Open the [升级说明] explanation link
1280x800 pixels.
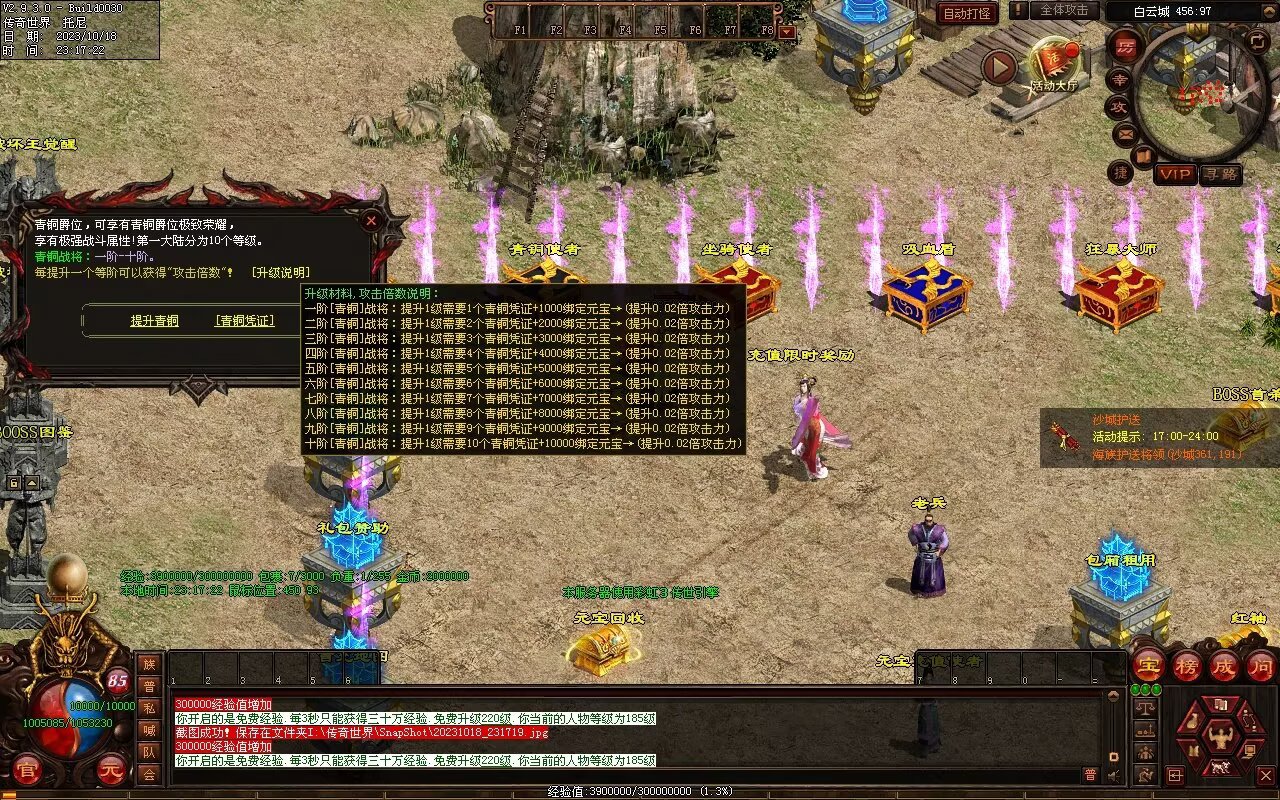click(x=280, y=272)
